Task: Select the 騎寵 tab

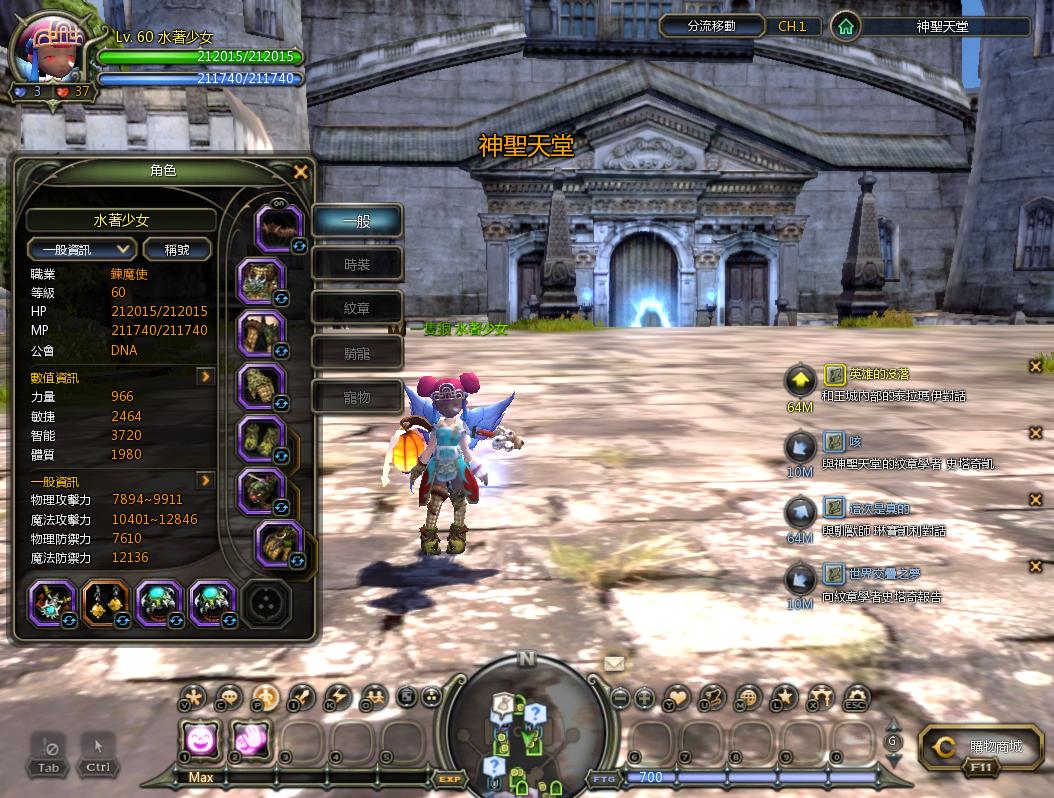Action: point(357,353)
